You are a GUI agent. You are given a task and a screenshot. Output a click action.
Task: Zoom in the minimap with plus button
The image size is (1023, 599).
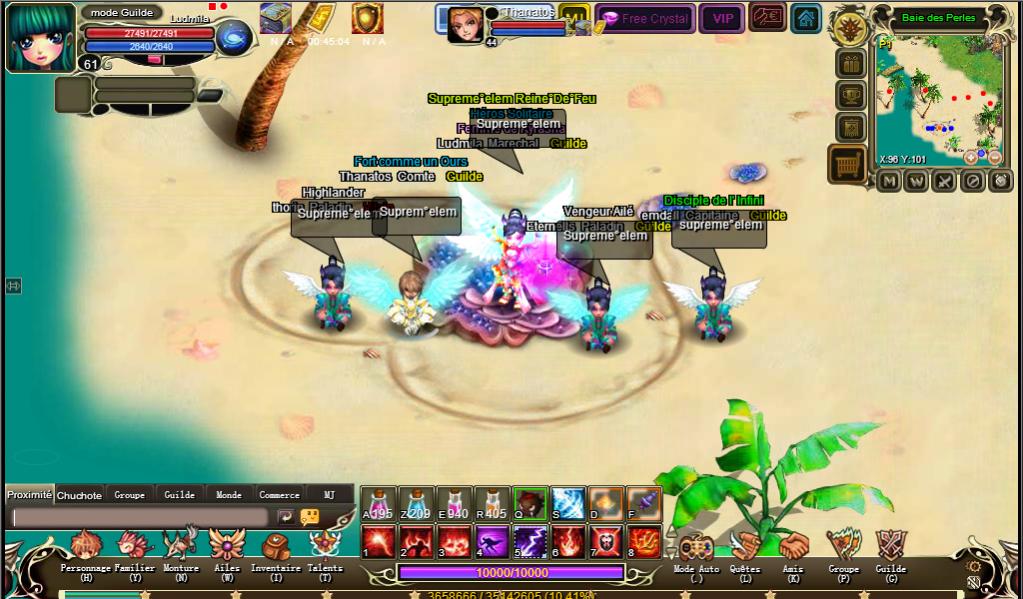pyautogui.click(x=970, y=158)
